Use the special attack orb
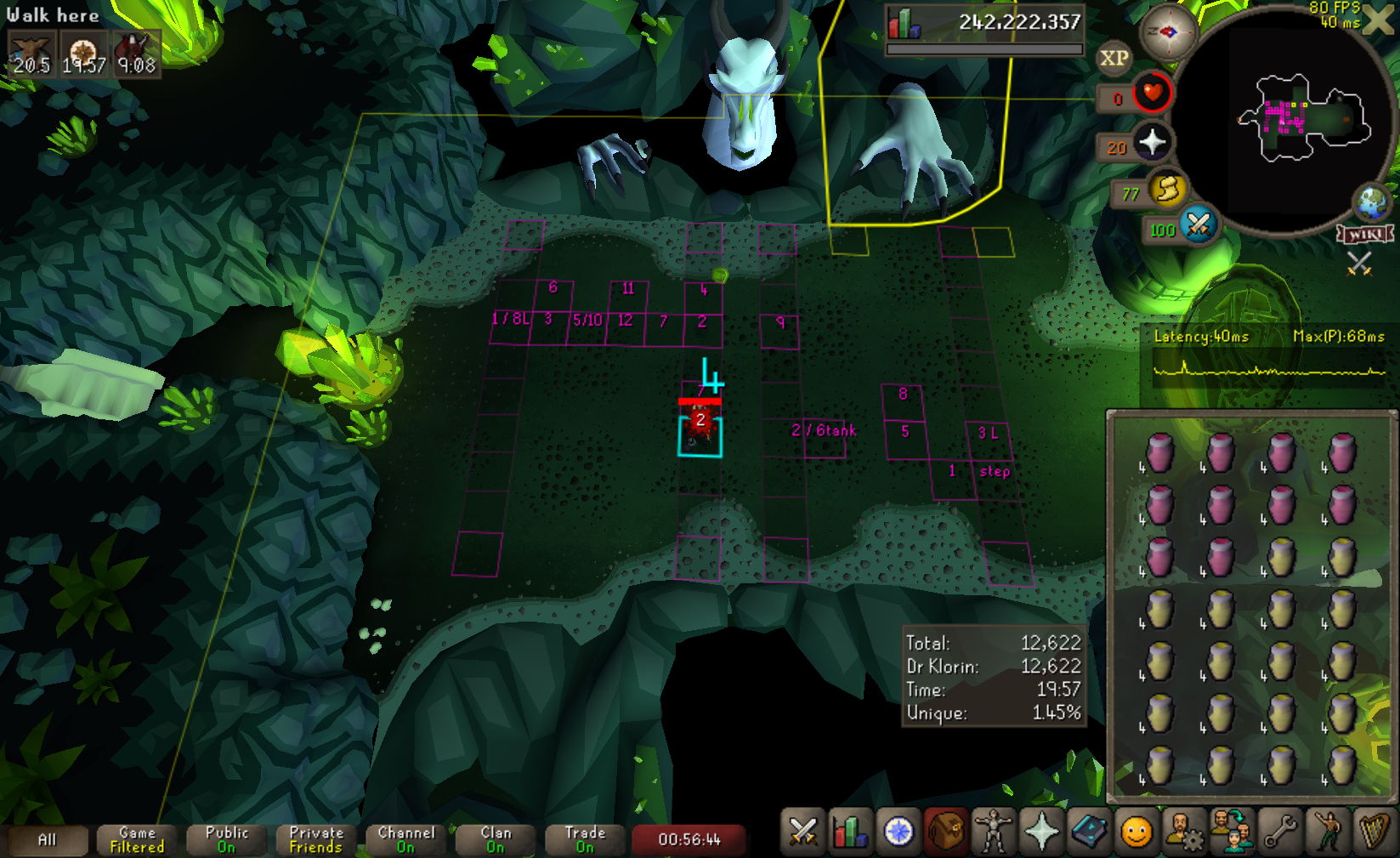This screenshot has width=1400, height=858. click(1199, 224)
